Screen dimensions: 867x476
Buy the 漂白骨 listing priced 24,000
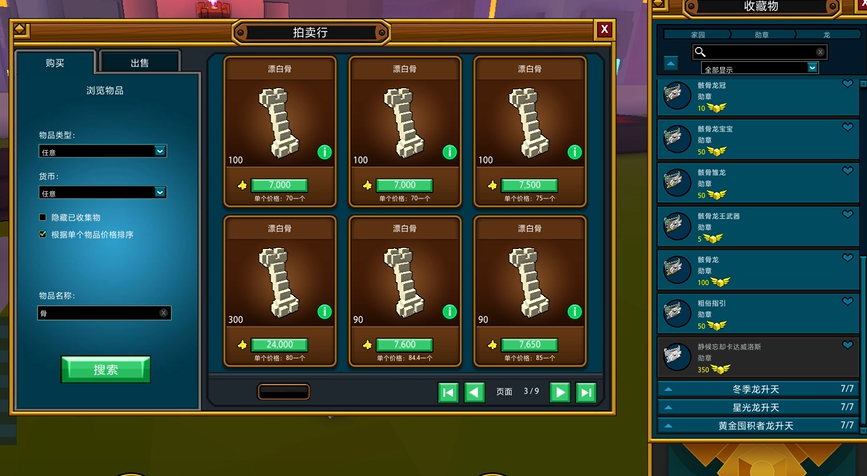coord(279,344)
